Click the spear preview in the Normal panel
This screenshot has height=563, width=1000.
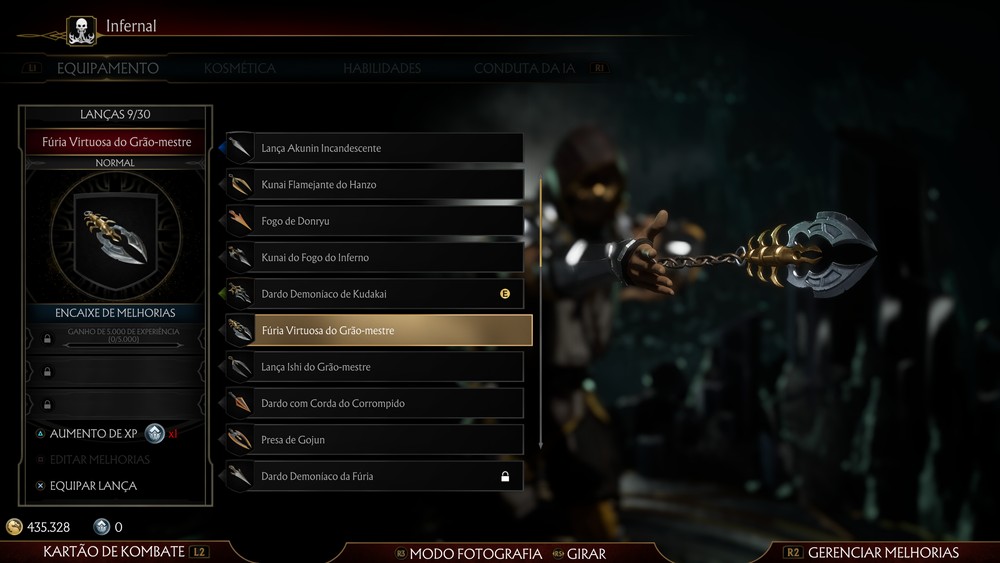[115, 235]
